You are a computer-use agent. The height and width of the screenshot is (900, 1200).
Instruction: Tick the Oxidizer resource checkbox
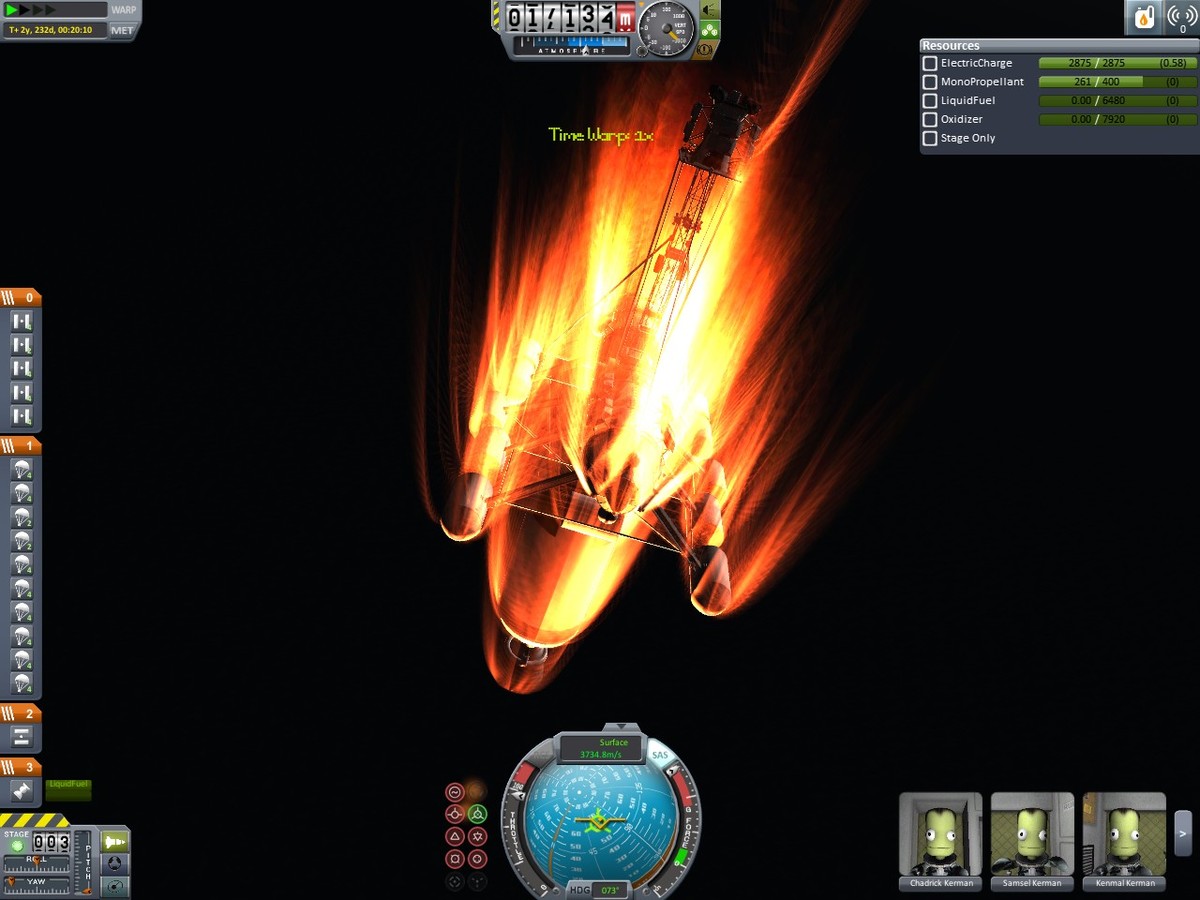click(930, 120)
